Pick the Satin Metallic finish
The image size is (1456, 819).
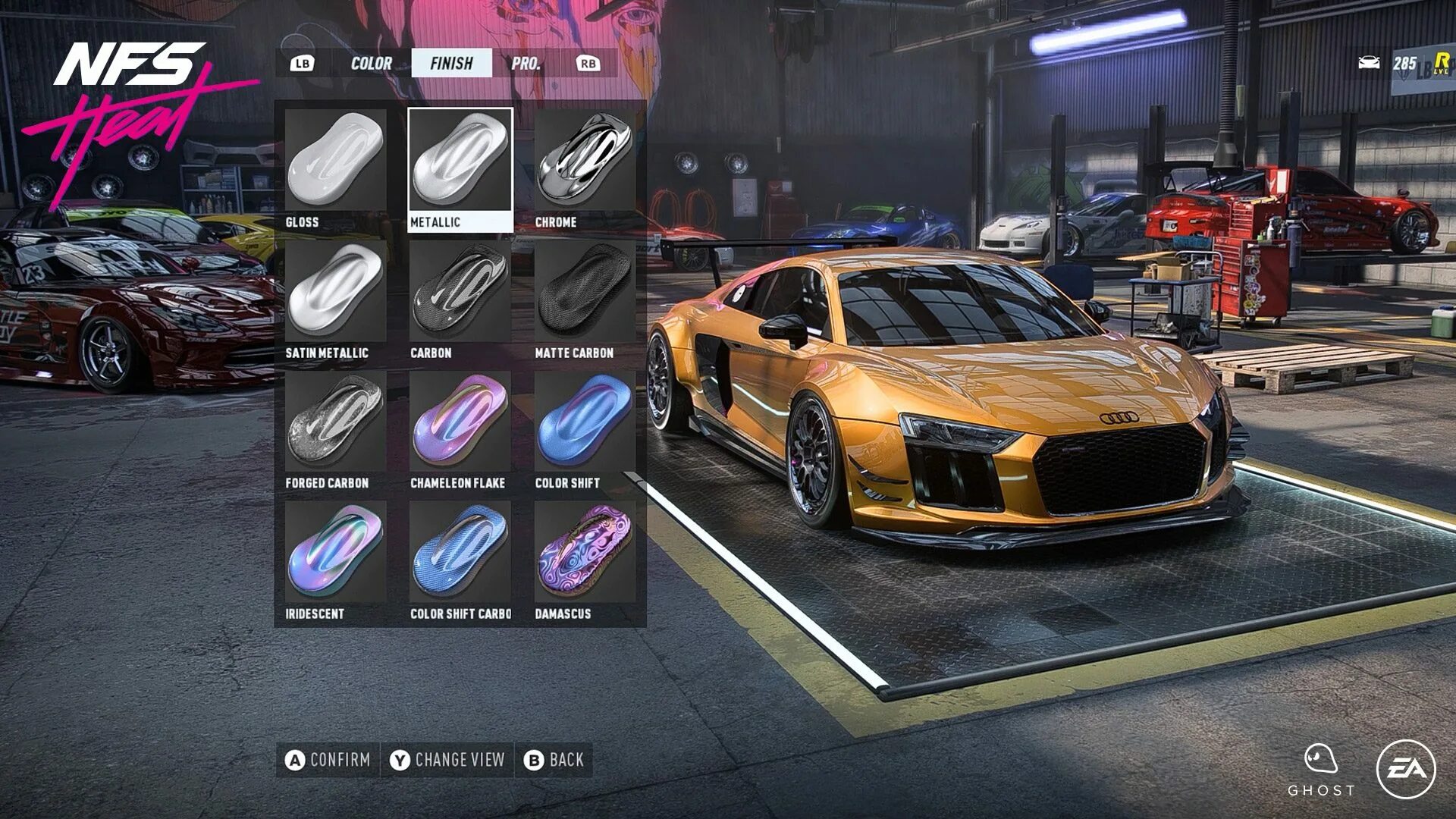335,299
